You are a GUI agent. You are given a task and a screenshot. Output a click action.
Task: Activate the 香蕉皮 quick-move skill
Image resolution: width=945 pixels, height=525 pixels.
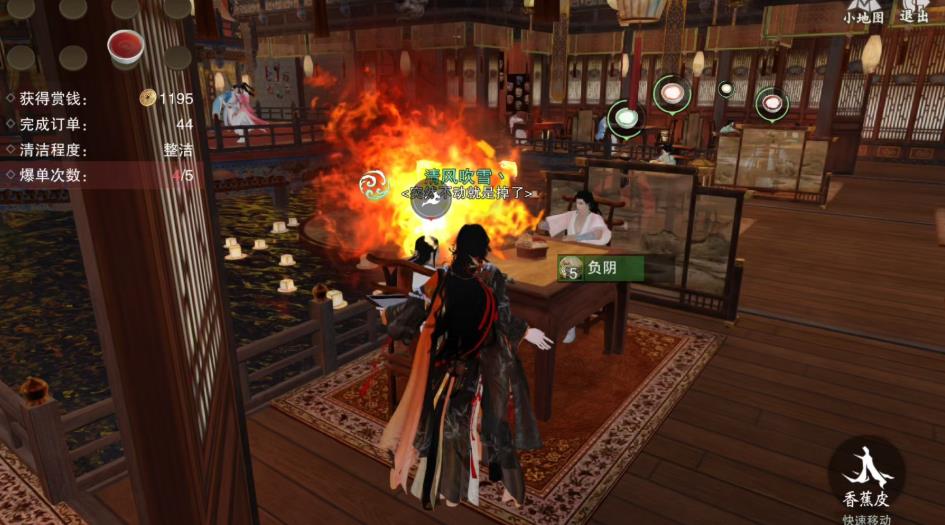point(866,476)
